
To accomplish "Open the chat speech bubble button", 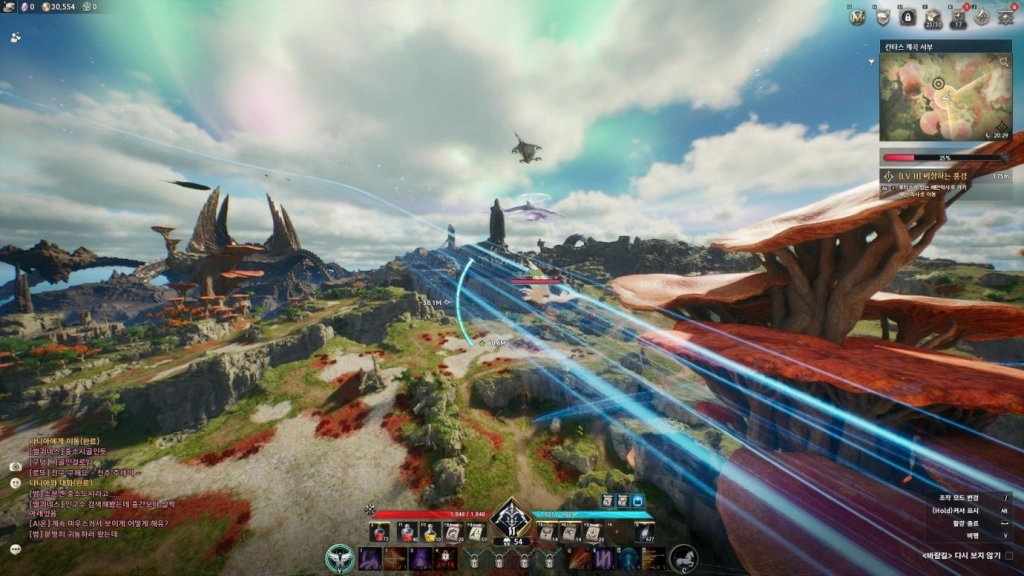I will (x=16, y=549).
